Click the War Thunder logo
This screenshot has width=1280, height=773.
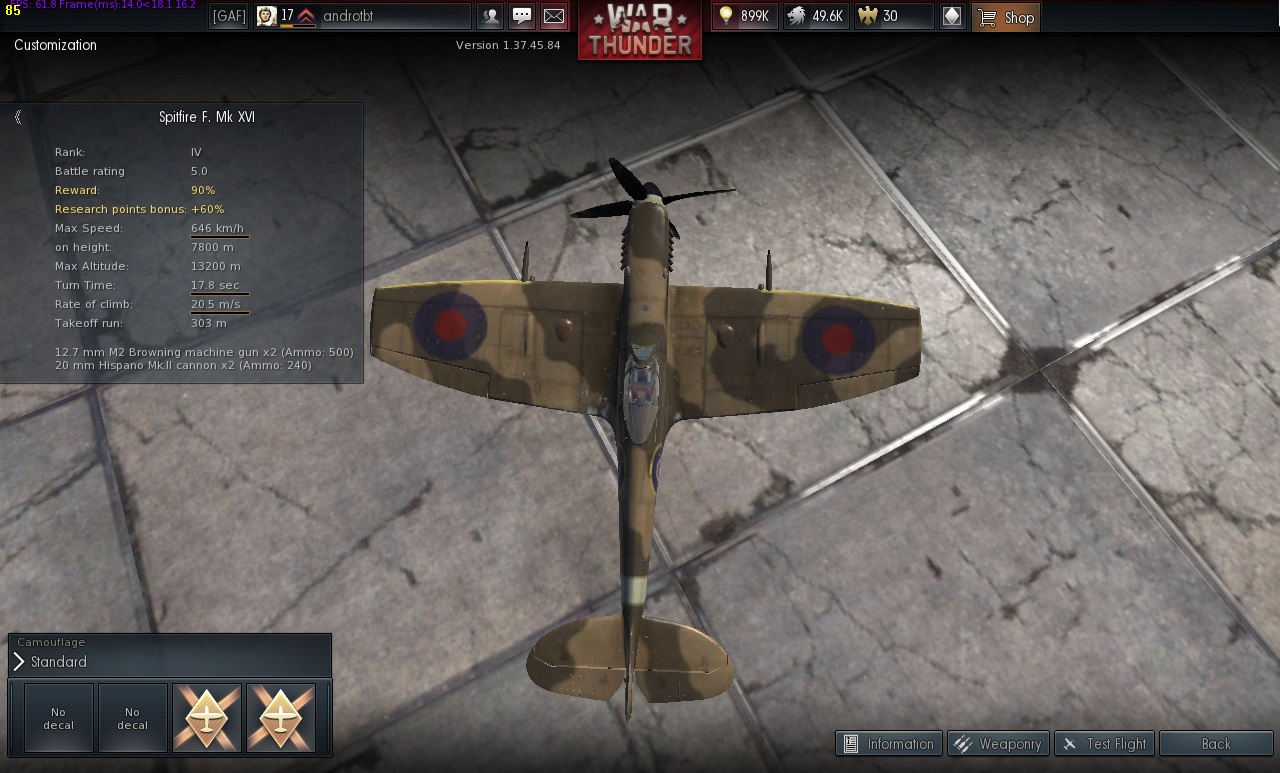click(x=639, y=31)
